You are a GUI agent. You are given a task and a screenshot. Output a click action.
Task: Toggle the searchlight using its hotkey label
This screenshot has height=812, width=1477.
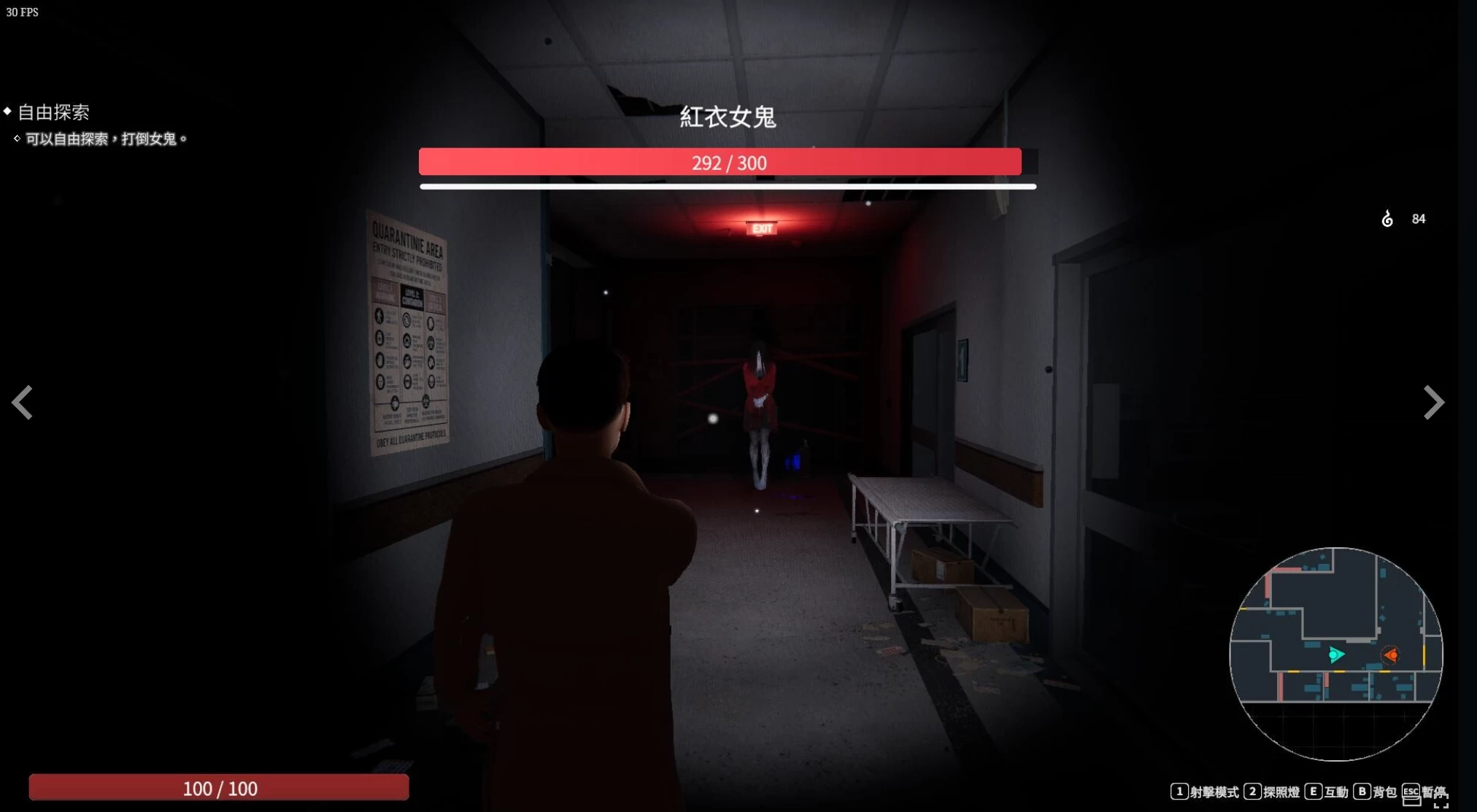(x=1253, y=791)
